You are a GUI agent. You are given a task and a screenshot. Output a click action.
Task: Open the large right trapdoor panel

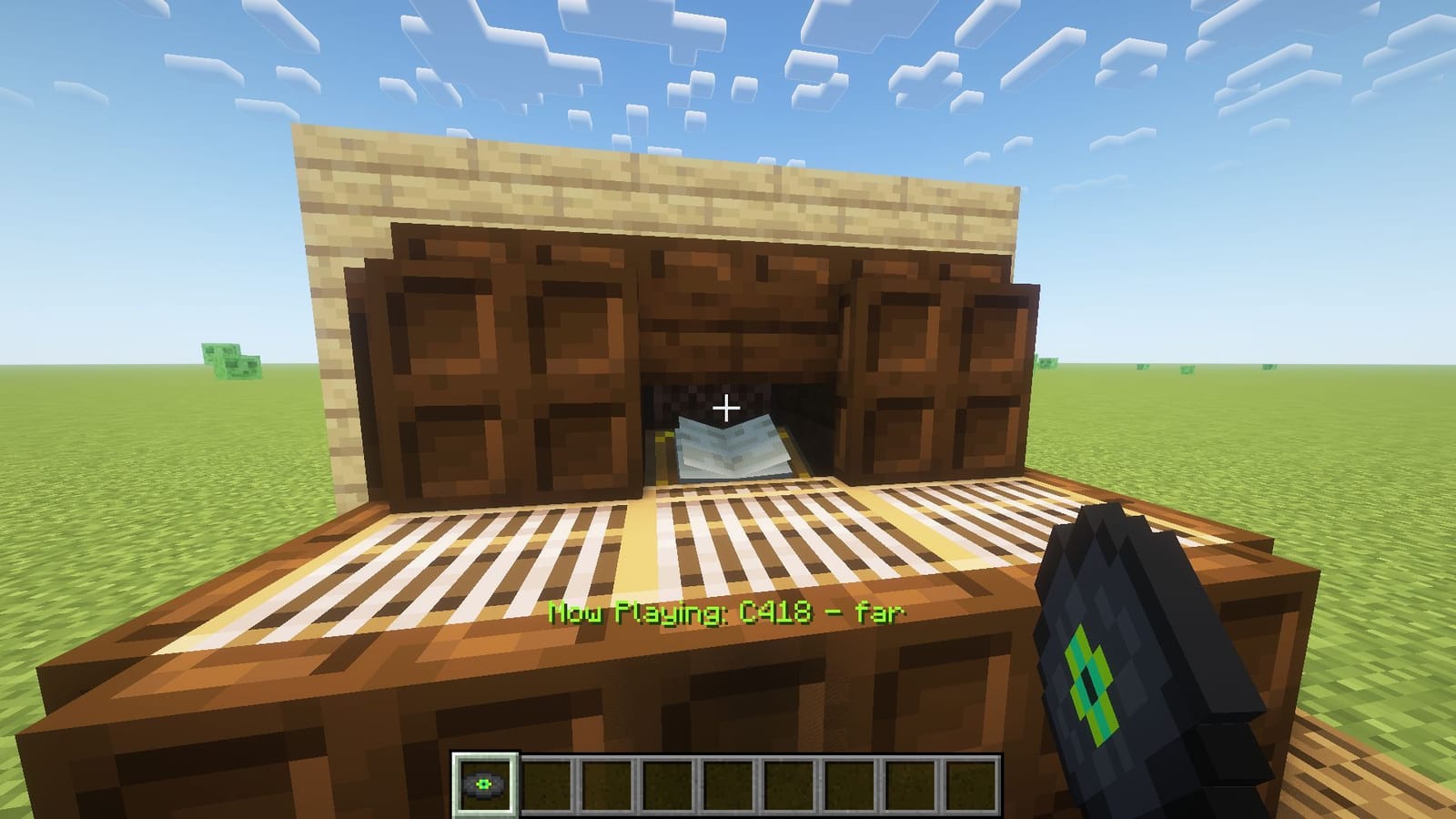[937, 373]
